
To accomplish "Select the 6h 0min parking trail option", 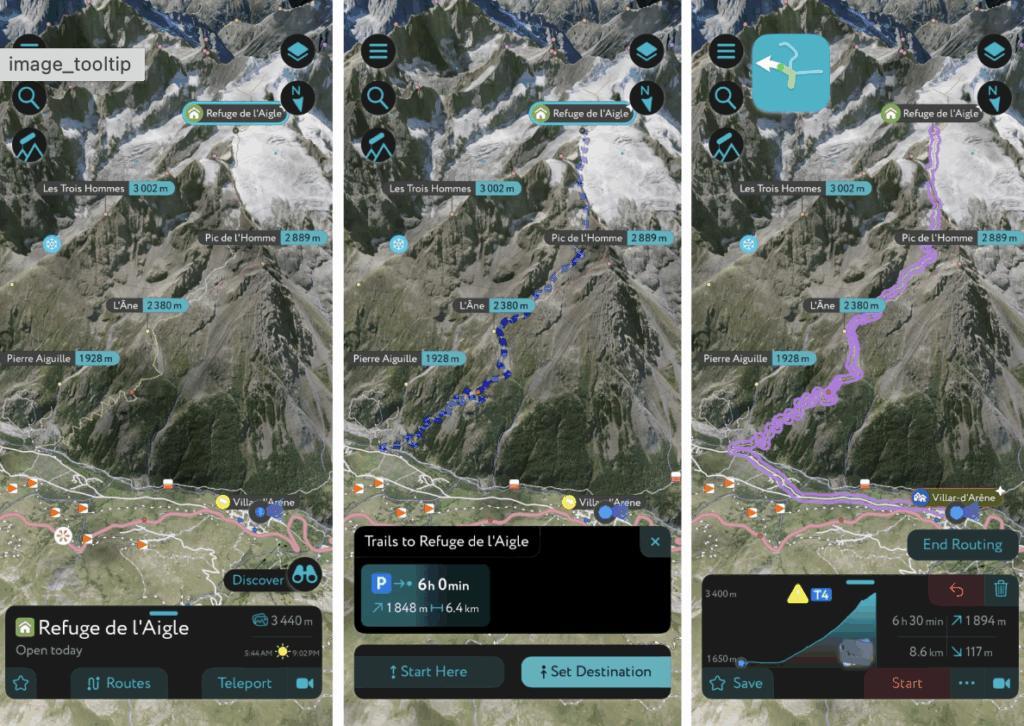I will 424,596.
